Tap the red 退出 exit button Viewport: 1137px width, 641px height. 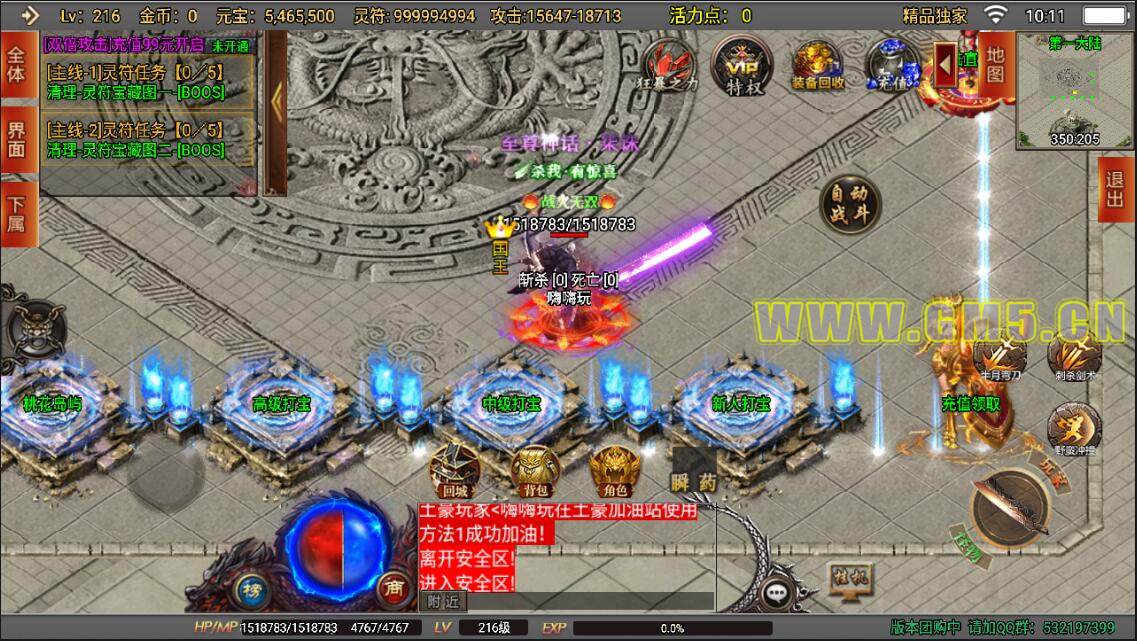pyautogui.click(x=1115, y=188)
